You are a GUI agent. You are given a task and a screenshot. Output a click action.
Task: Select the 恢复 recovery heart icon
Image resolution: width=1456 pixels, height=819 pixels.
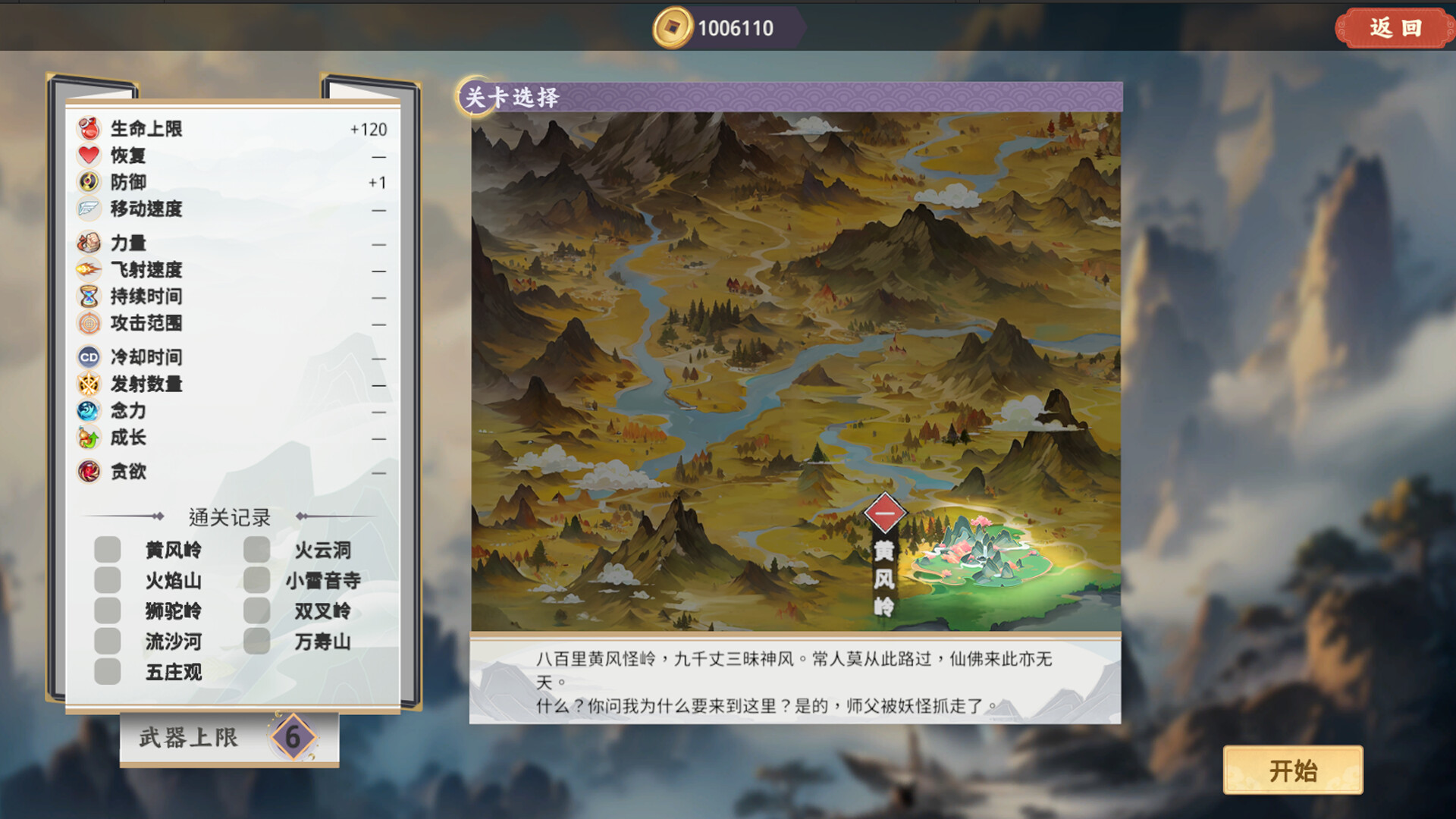click(x=88, y=156)
